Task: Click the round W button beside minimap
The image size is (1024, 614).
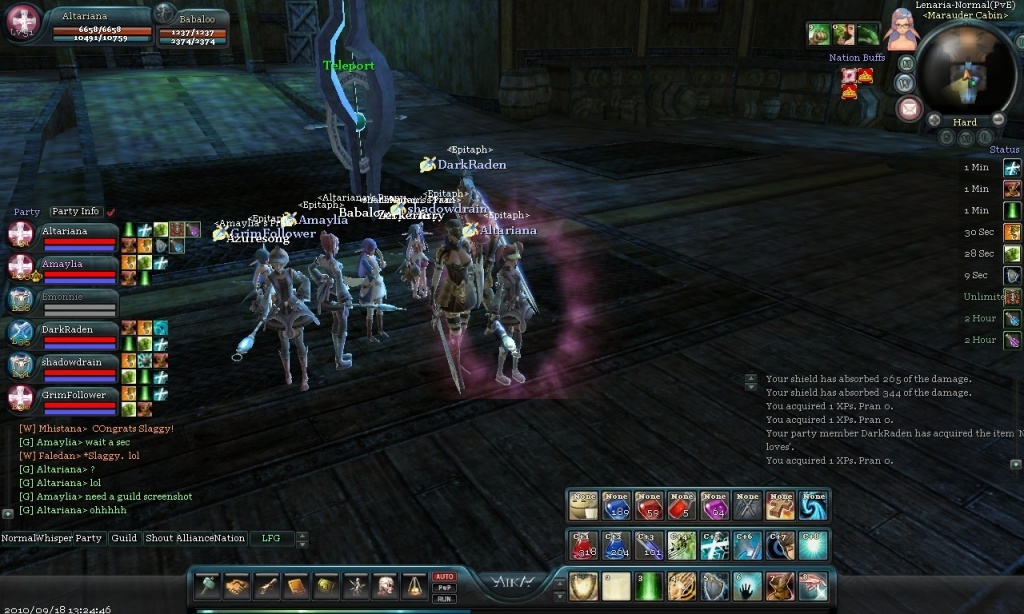Action: tap(906, 81)
